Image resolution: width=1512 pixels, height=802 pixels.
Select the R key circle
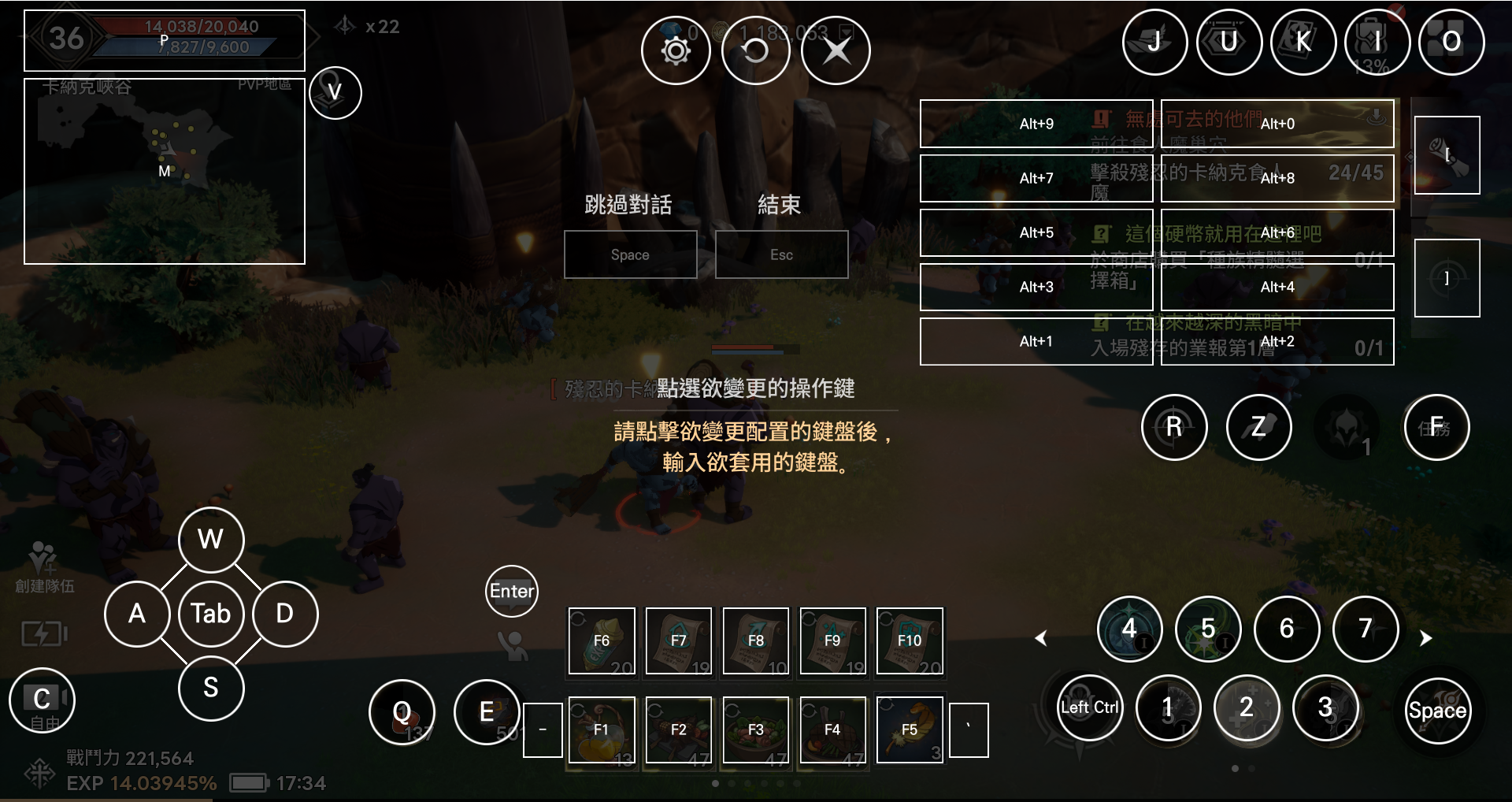[1173, 427]
